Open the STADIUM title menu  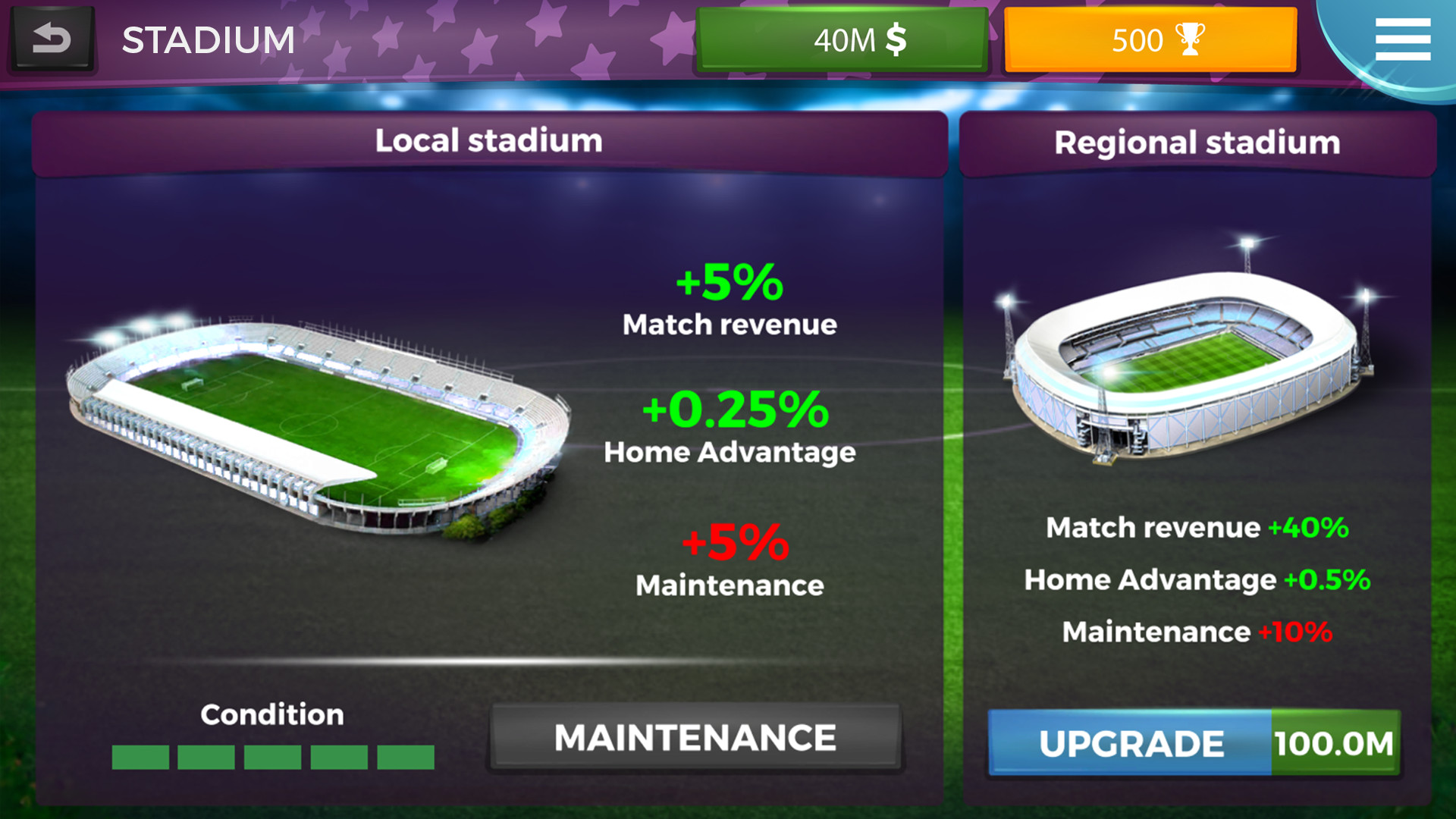tap(209, 39)
